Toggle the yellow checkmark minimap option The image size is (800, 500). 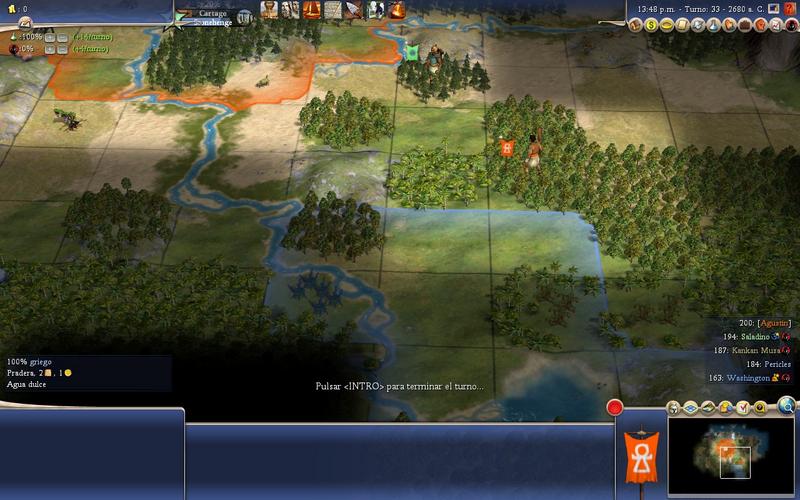tap(743, 408)
